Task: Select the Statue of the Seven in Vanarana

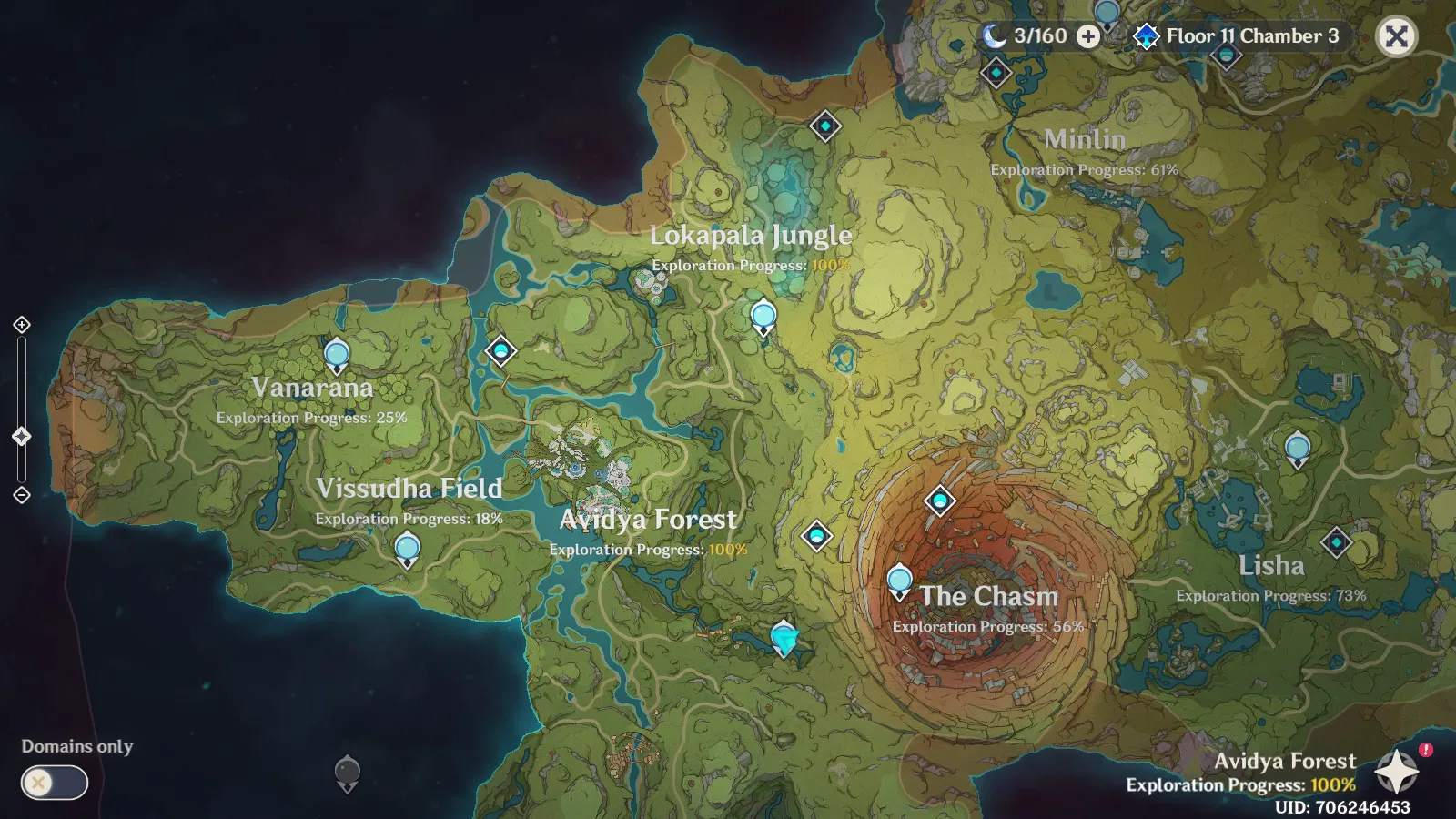Action: pos(335,354)
